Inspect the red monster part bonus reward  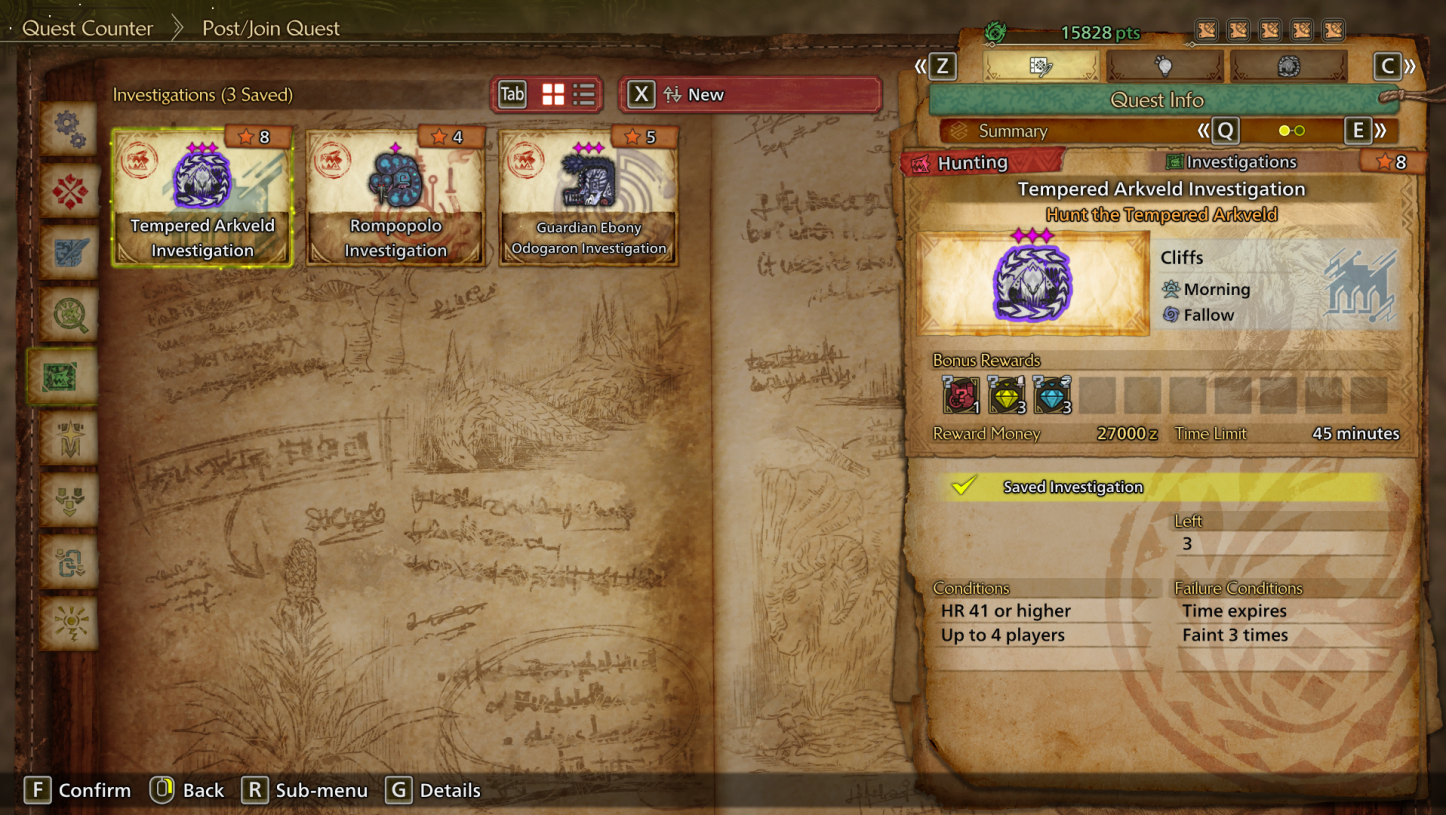[960, 396]
